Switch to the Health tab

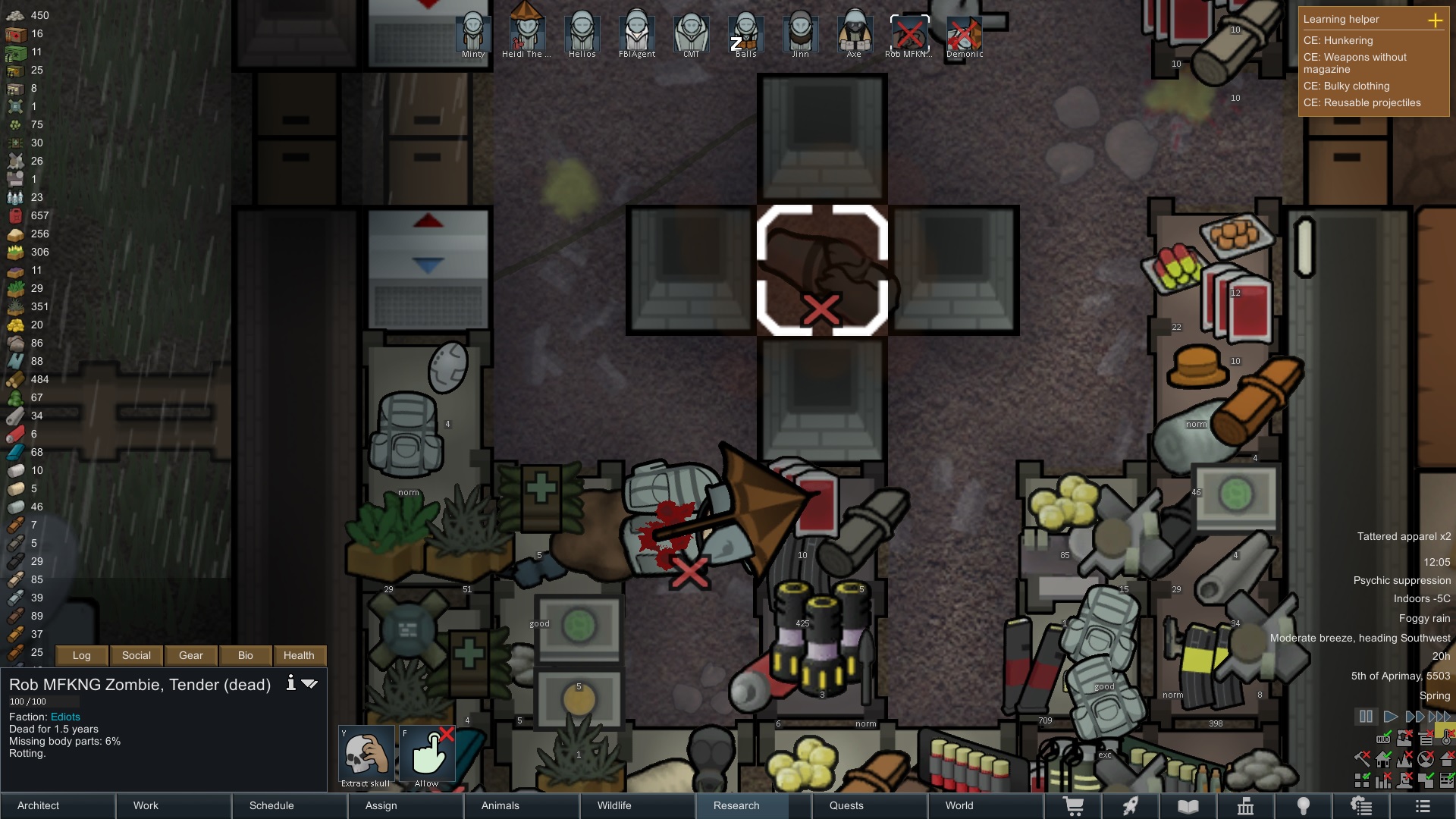click(x=299, y=655)
